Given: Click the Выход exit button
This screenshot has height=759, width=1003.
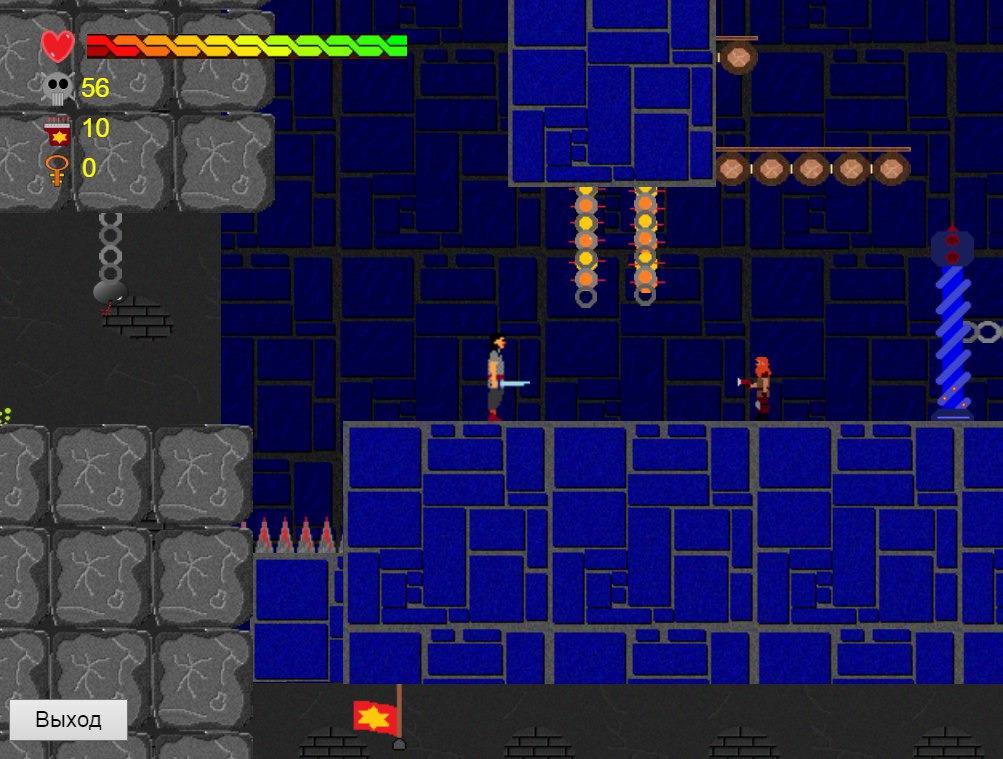Looking at the screenshot, I should point(68,720).
